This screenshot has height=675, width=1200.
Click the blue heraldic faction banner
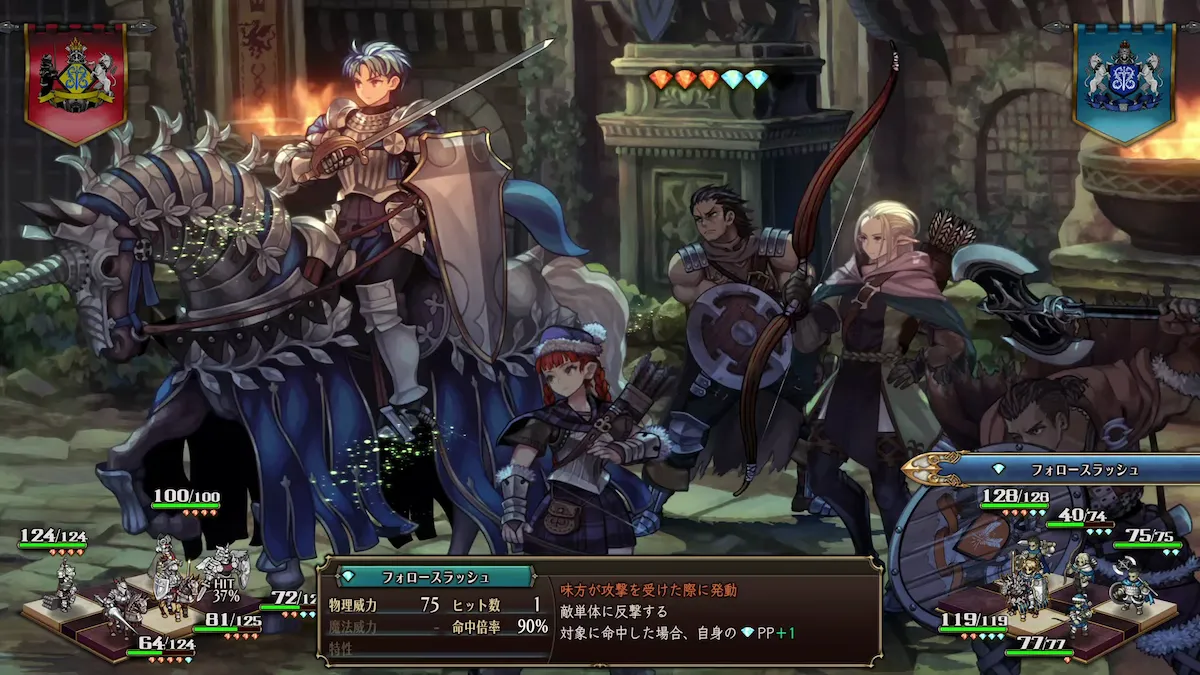1123,80
